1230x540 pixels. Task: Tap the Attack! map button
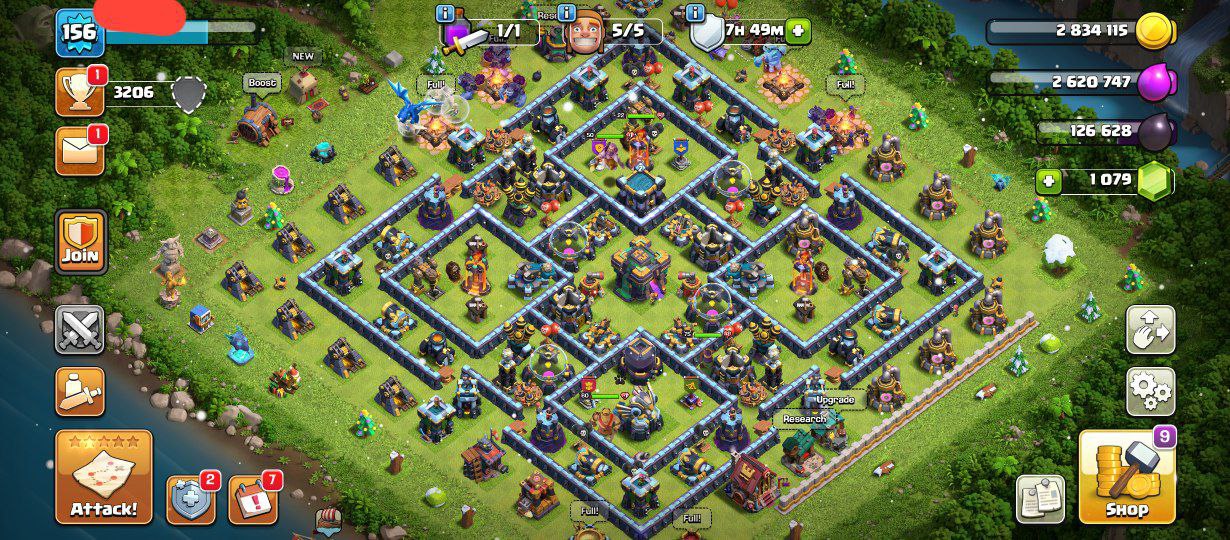point(104,479)
